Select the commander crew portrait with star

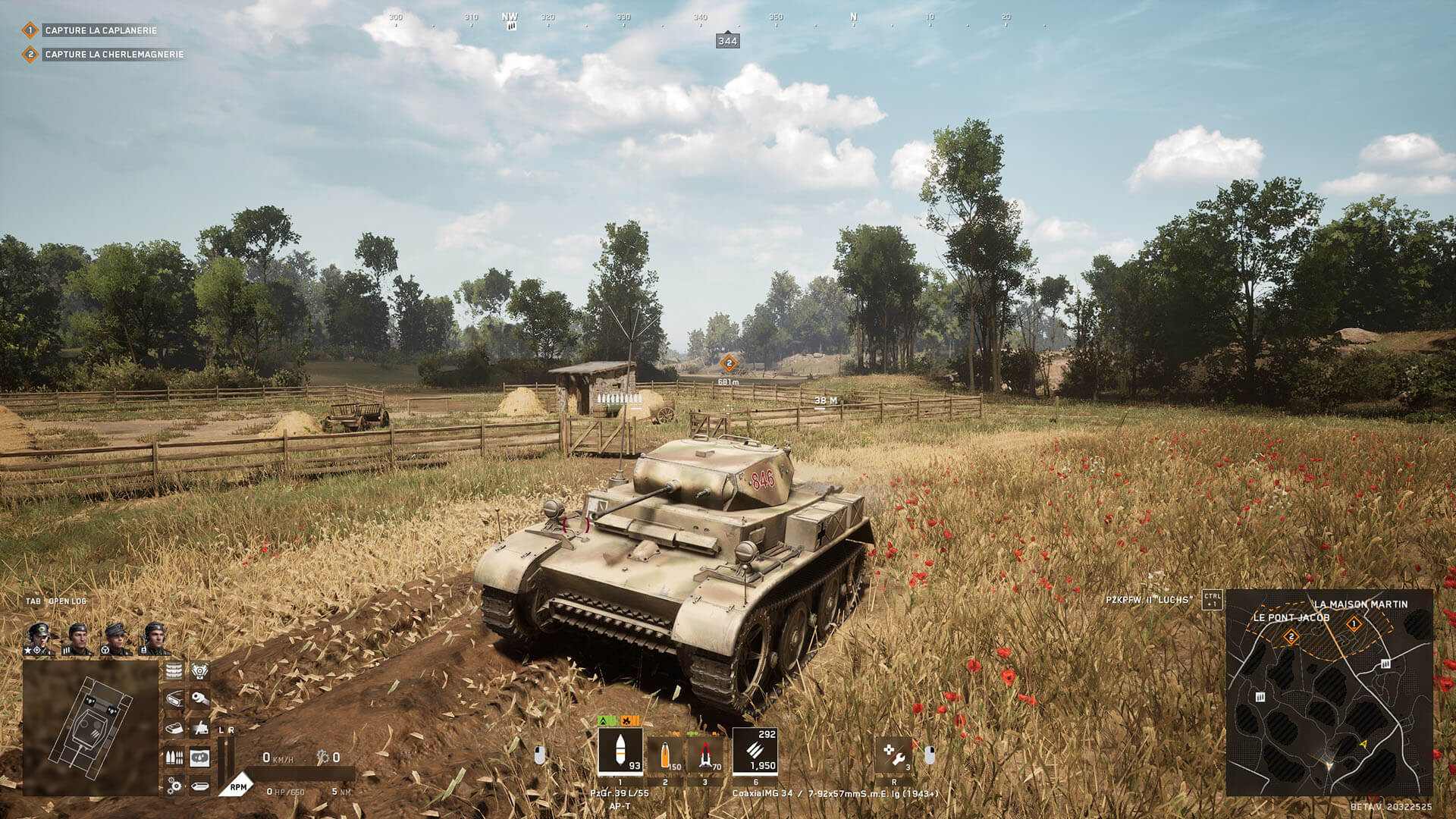tap(39, 639)
